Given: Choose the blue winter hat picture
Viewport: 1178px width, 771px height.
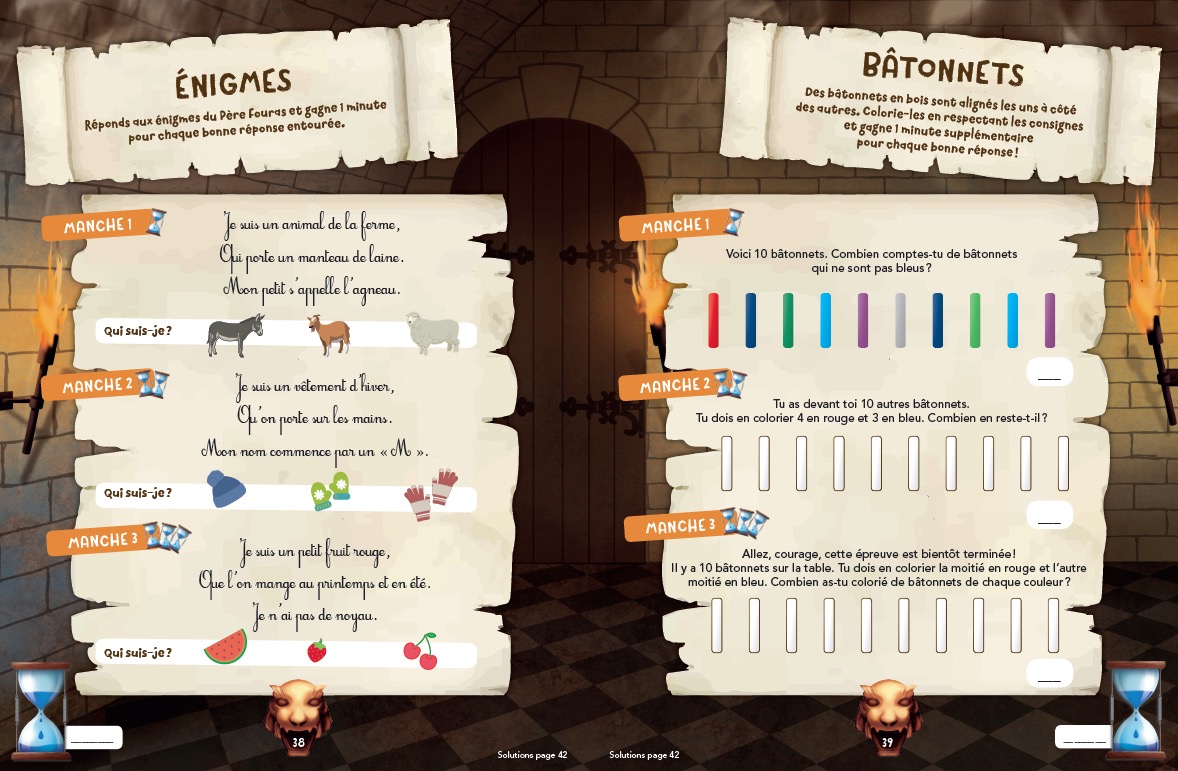Looking at the screenshot, I should (x=226, y=490).
